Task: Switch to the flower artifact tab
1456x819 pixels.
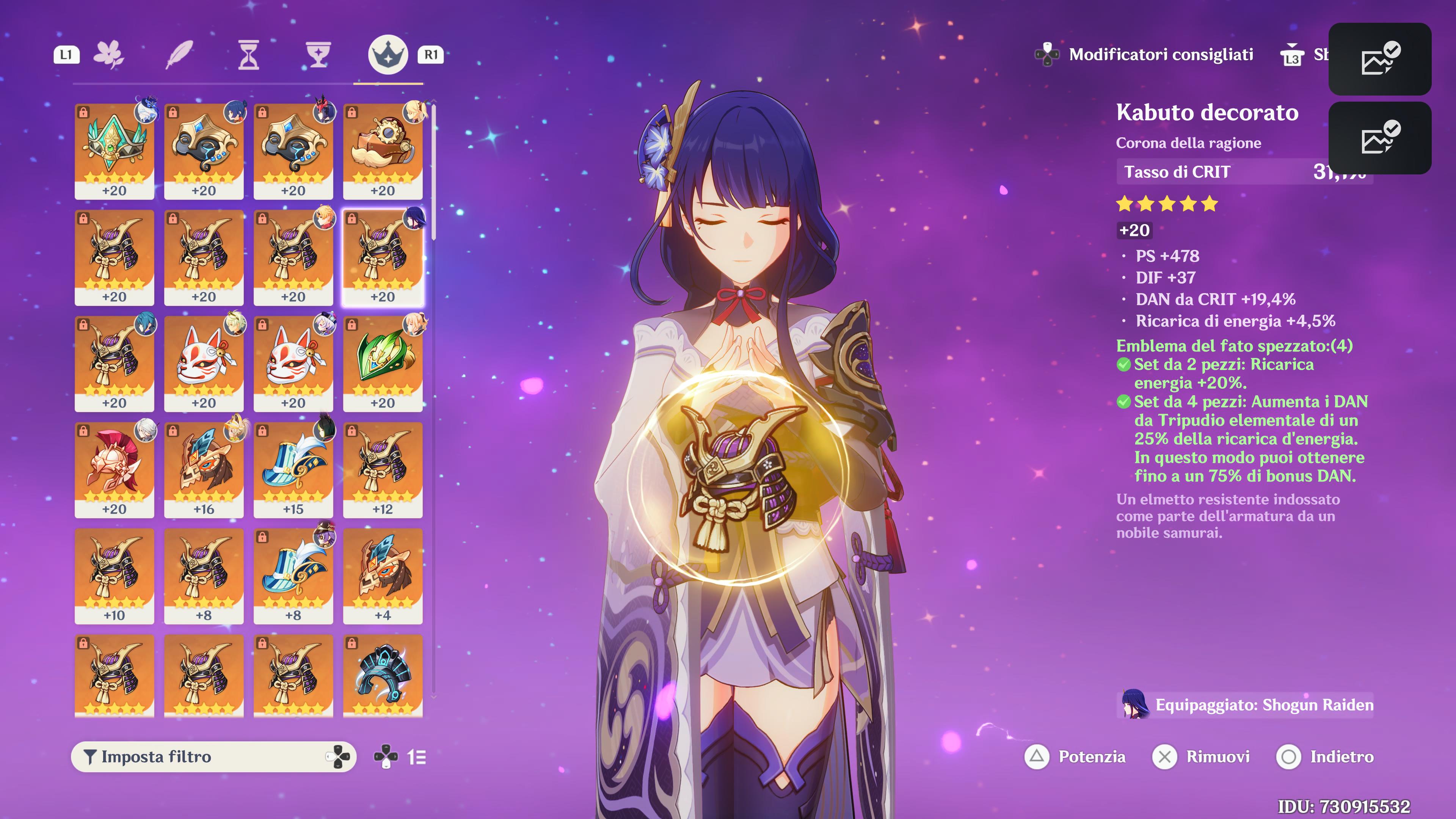Action: pyautogui.click(x=108, y=55)
